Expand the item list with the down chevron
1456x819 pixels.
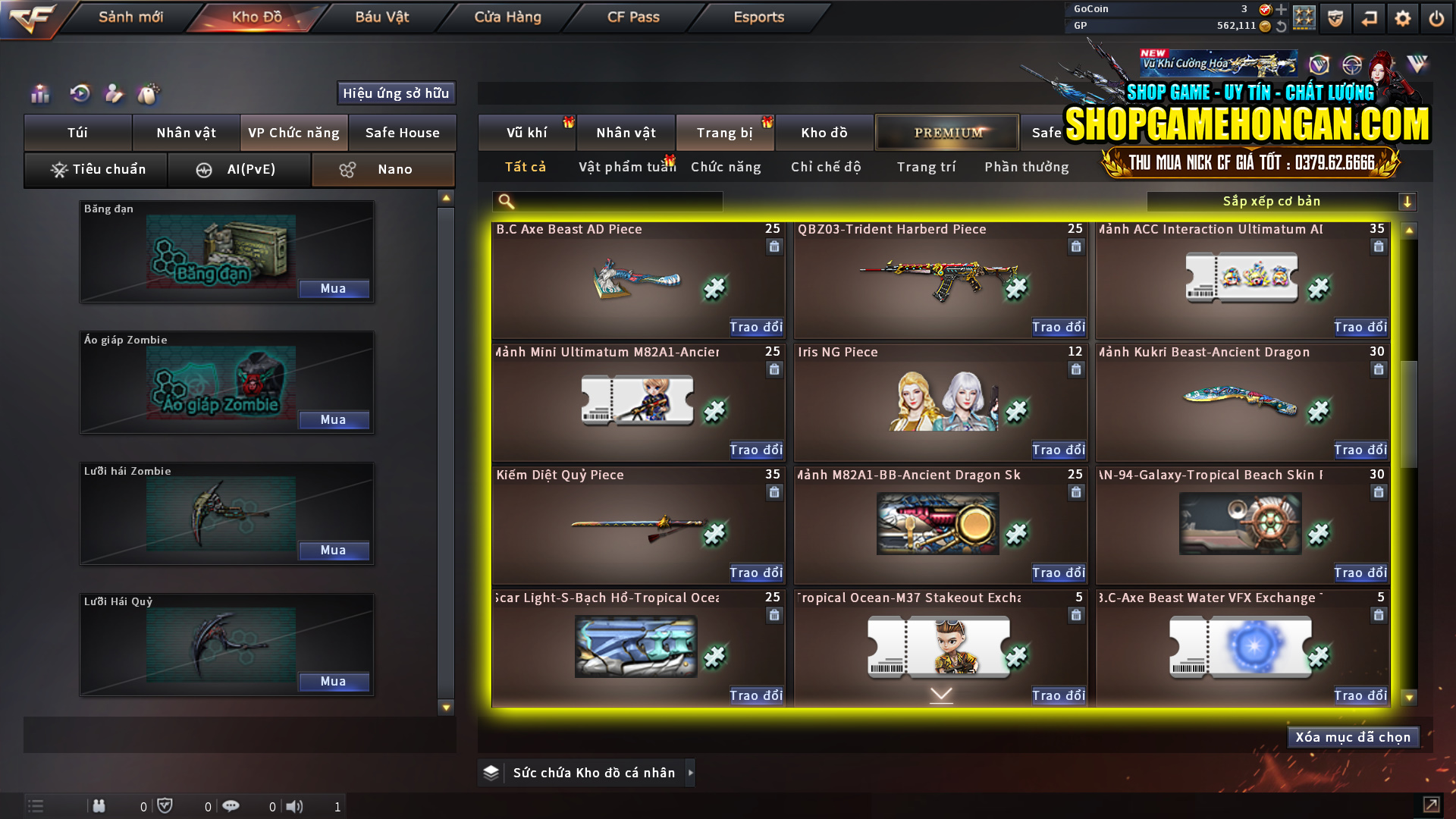[x=940, y=694]
